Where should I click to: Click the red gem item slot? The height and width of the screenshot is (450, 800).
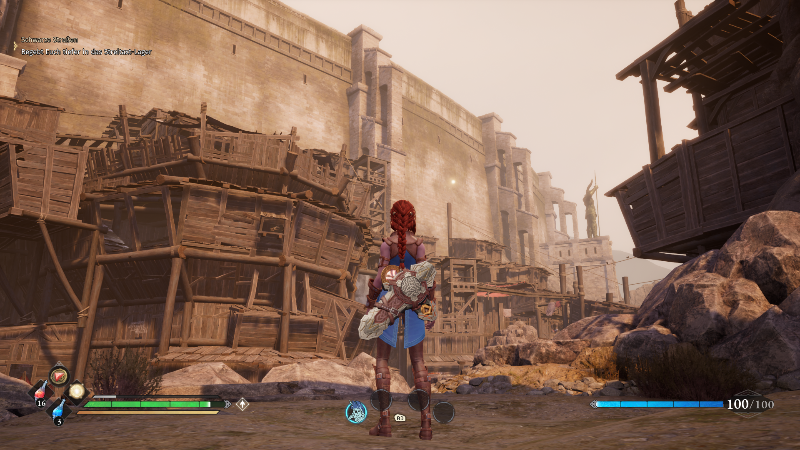click(x=58, y=375)
